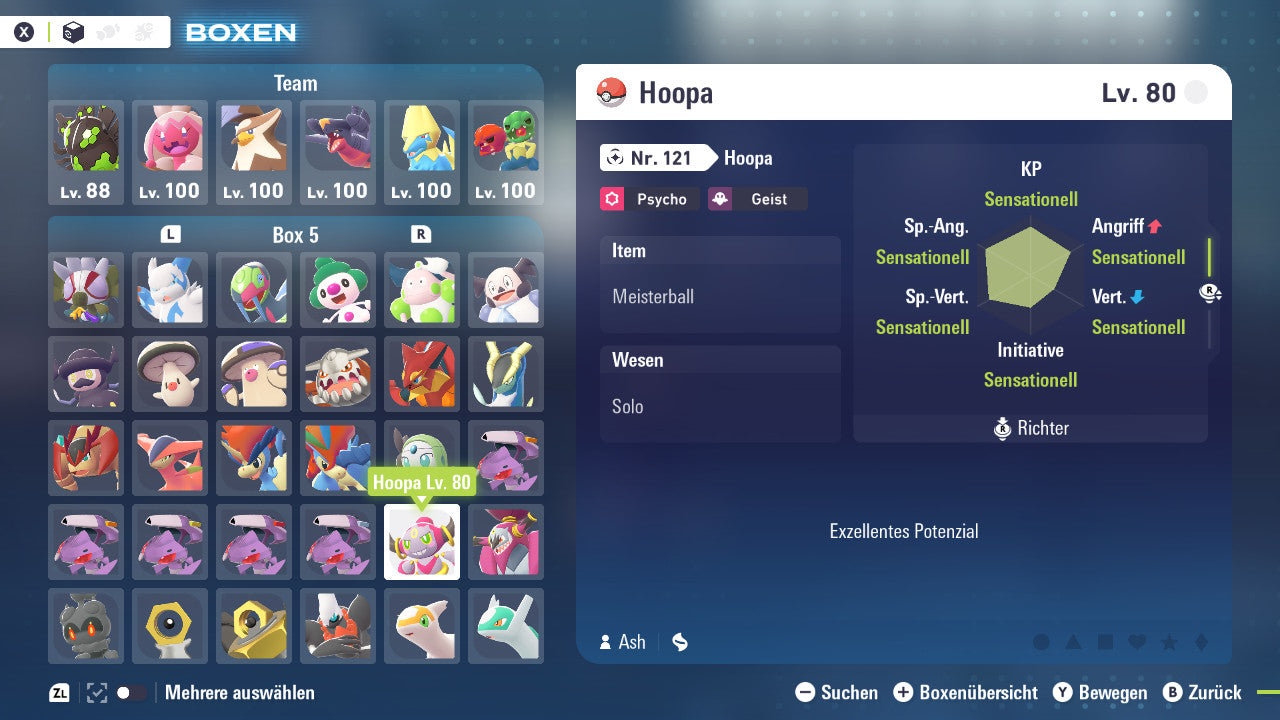The width and height of the screenshot is (1280, 720).
Task: Toggle the heart marking on Hoopa
Action: tap(1136, 642)
